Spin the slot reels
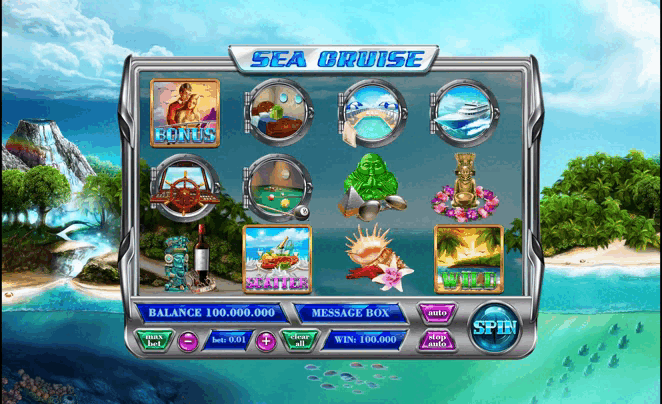 (x=494, y=326)
